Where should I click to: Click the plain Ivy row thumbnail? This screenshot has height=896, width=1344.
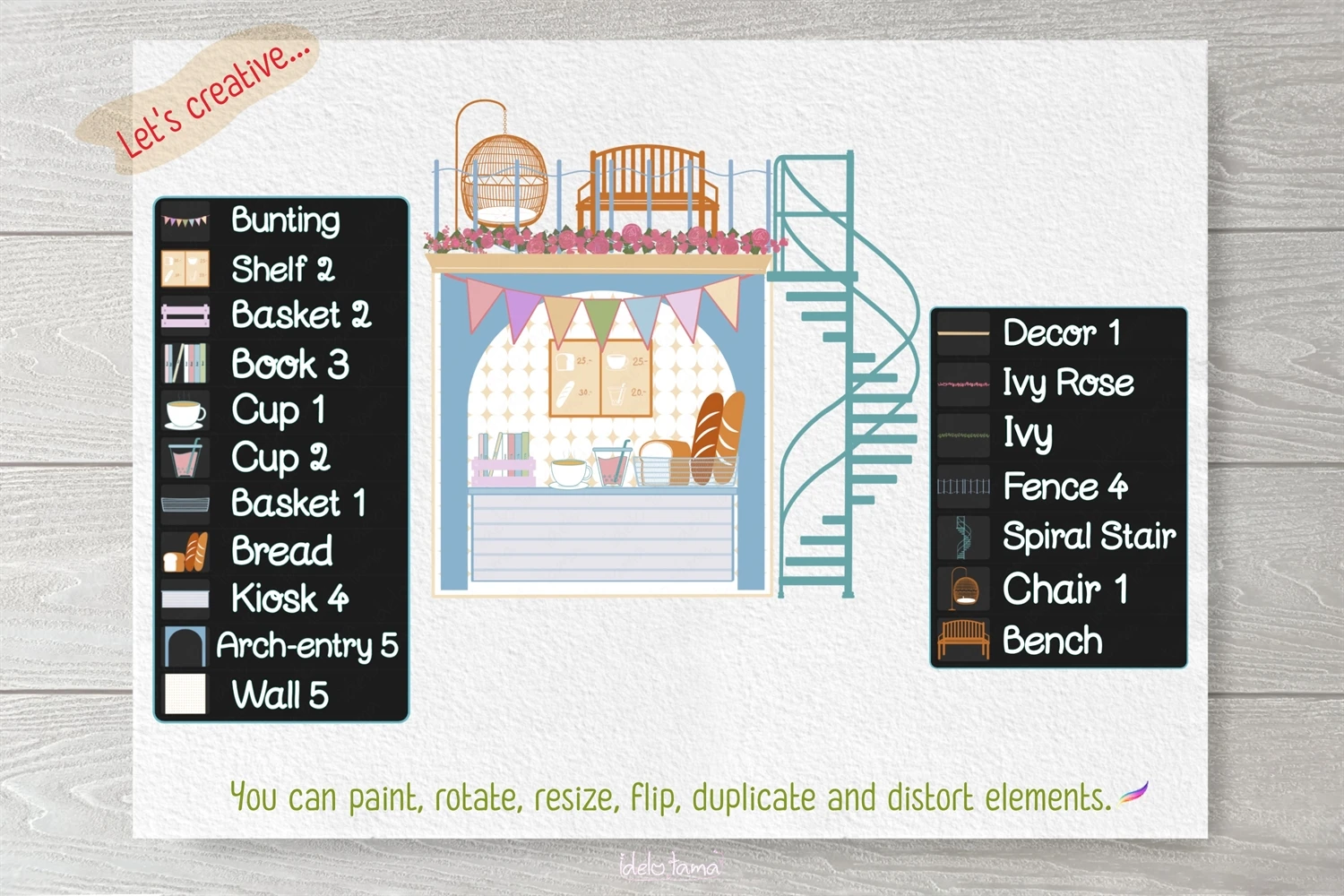point(963,435)
